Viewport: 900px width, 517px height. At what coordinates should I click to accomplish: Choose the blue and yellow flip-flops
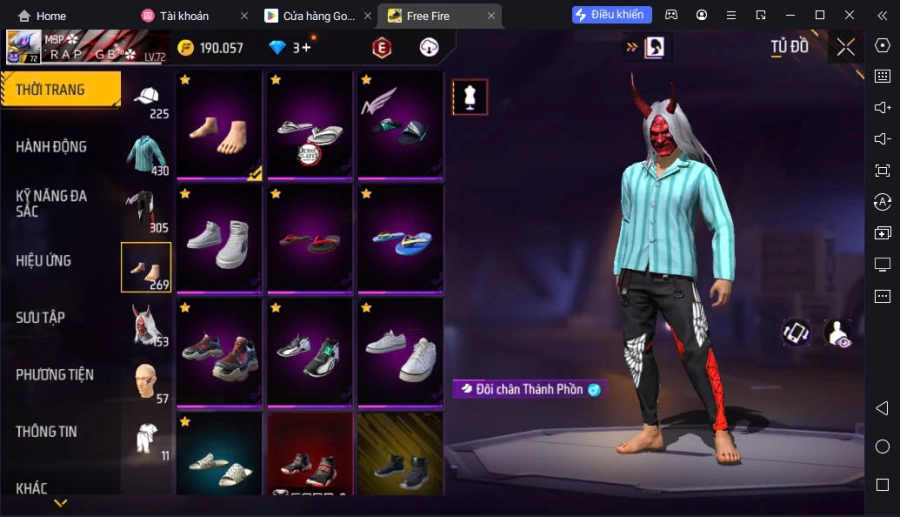point(400,239)
